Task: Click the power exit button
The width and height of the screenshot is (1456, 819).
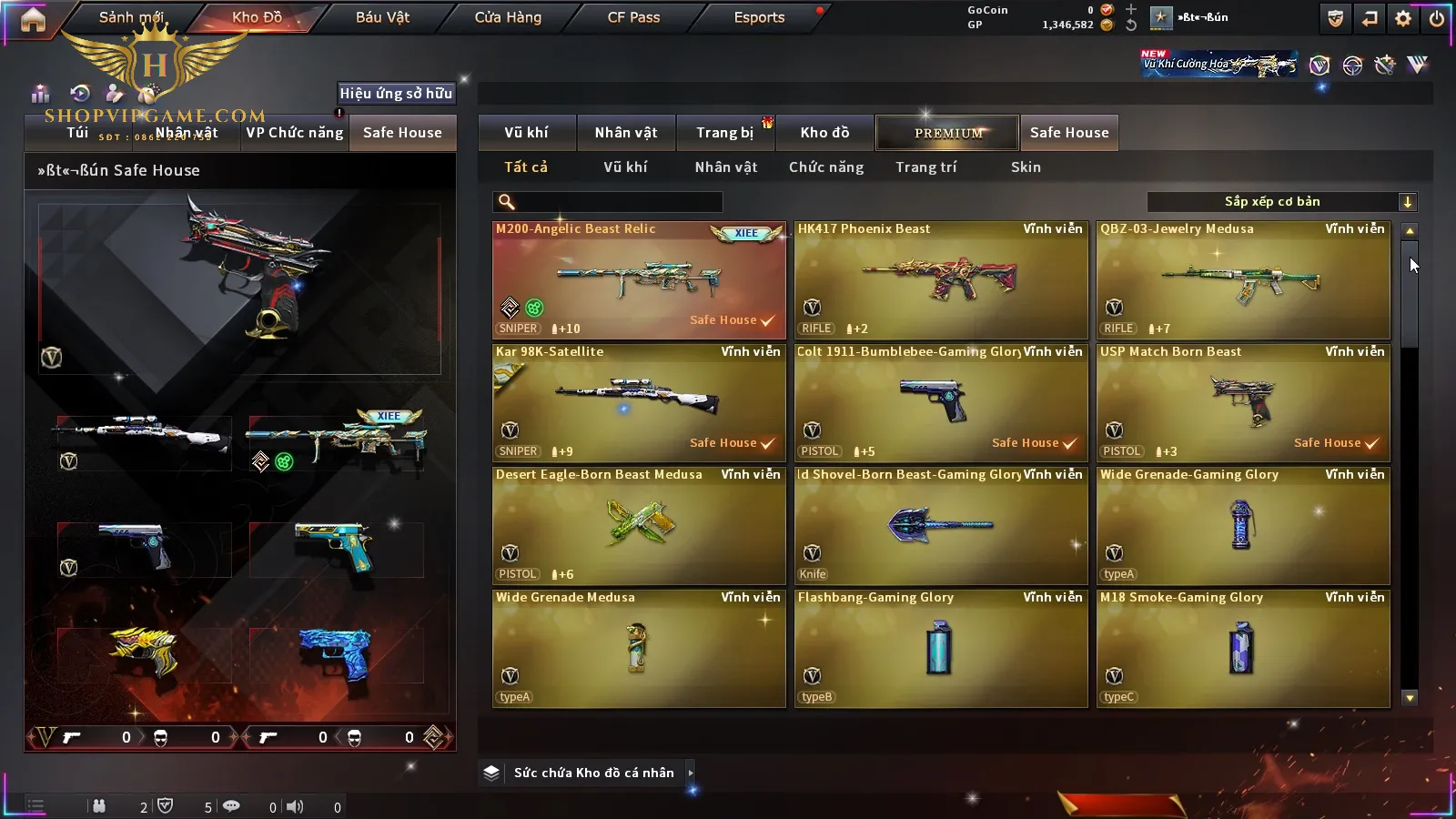Action: [x=1436, y=18]
